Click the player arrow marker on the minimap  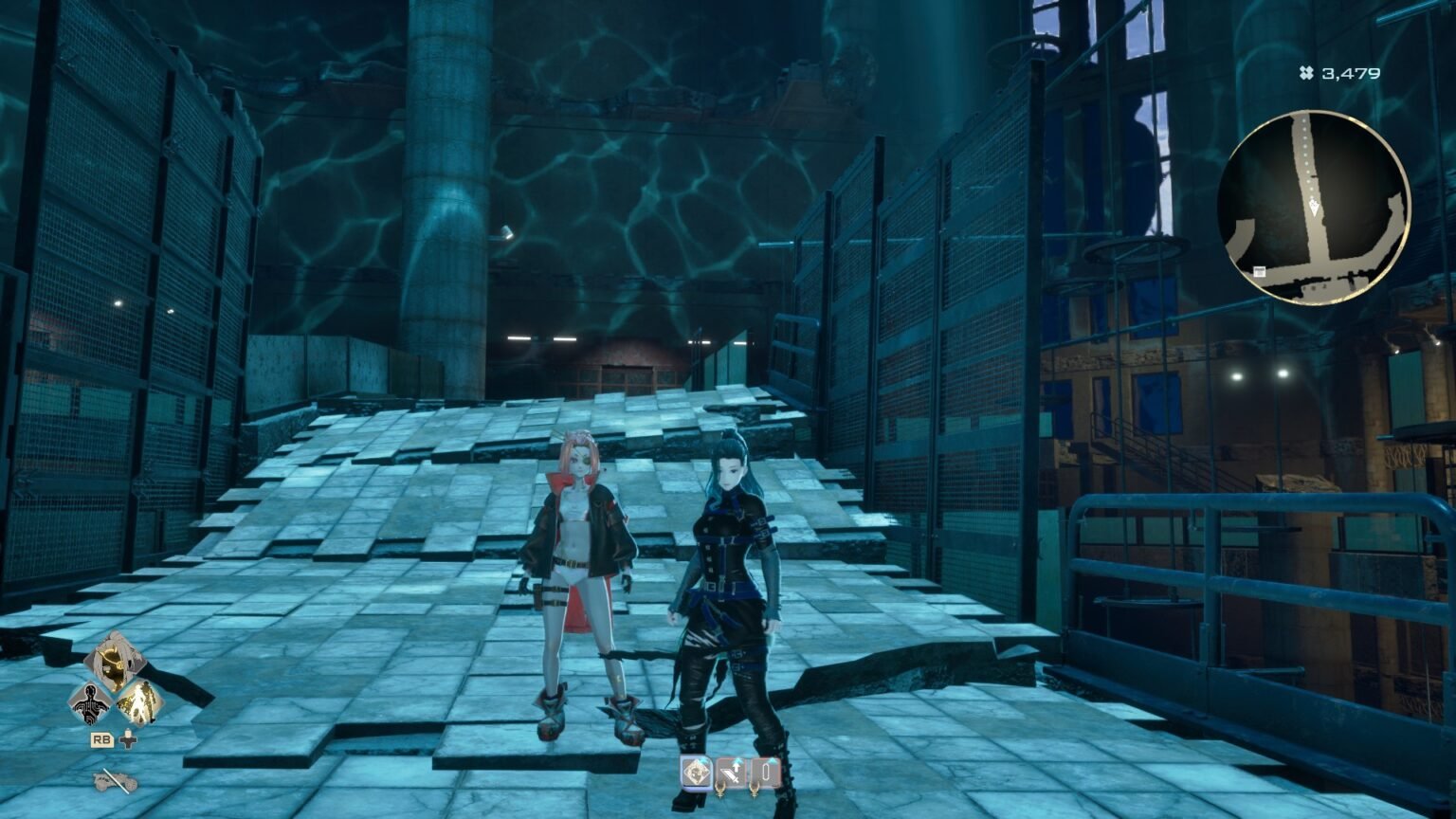coord(1314,207)
